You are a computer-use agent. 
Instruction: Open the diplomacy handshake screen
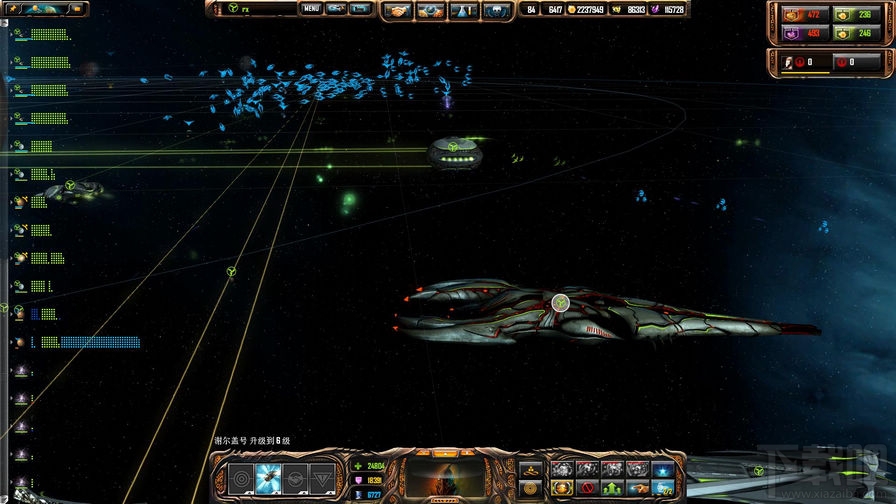[x=401, y=10]
